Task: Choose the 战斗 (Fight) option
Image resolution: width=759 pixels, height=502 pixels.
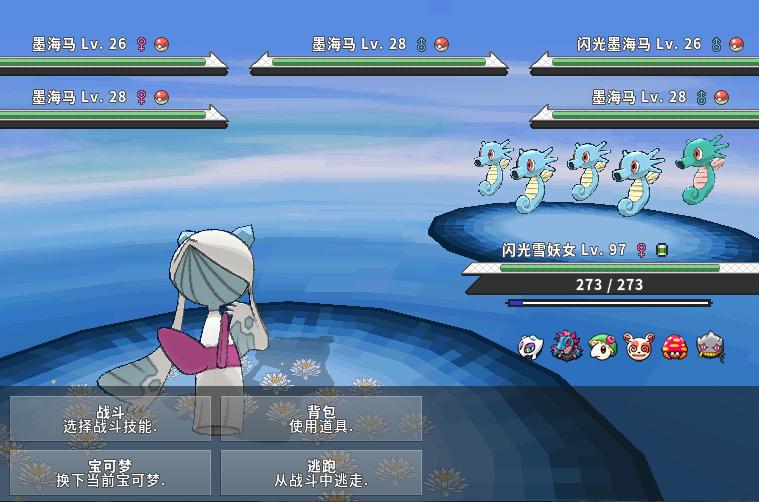Action: 111,418
